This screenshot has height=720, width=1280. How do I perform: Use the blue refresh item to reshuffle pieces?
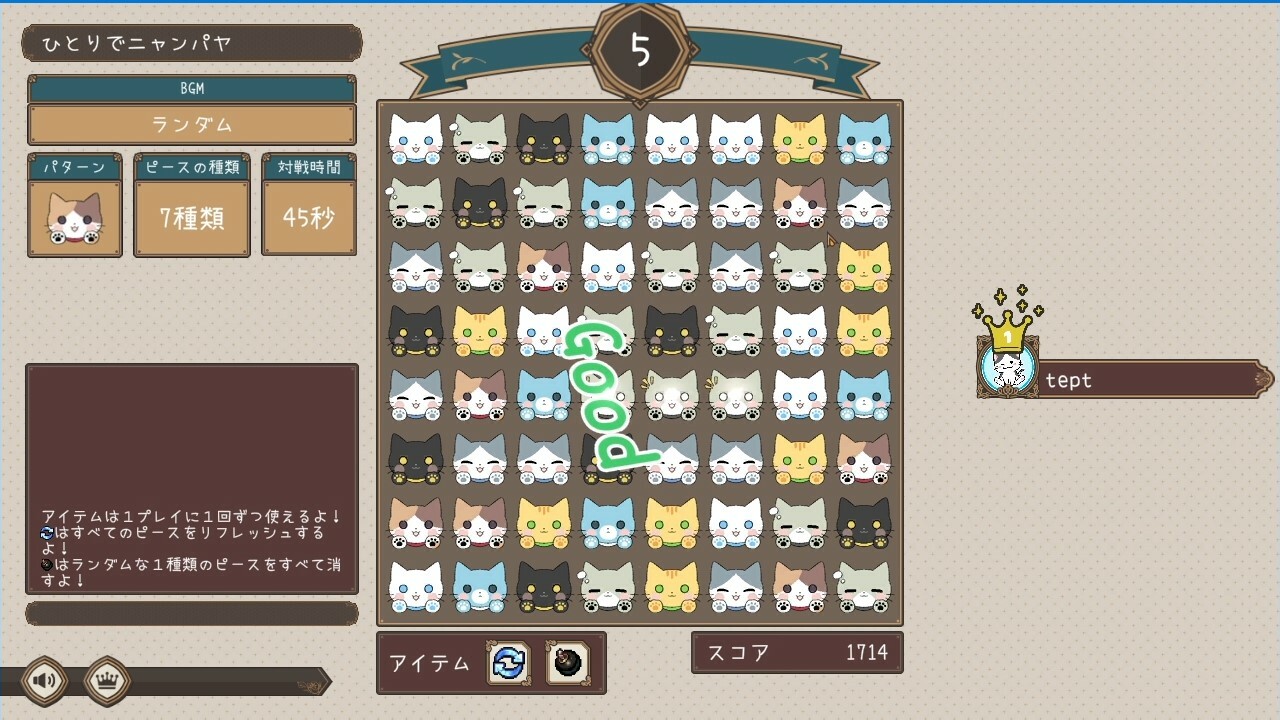pos(510,664)
